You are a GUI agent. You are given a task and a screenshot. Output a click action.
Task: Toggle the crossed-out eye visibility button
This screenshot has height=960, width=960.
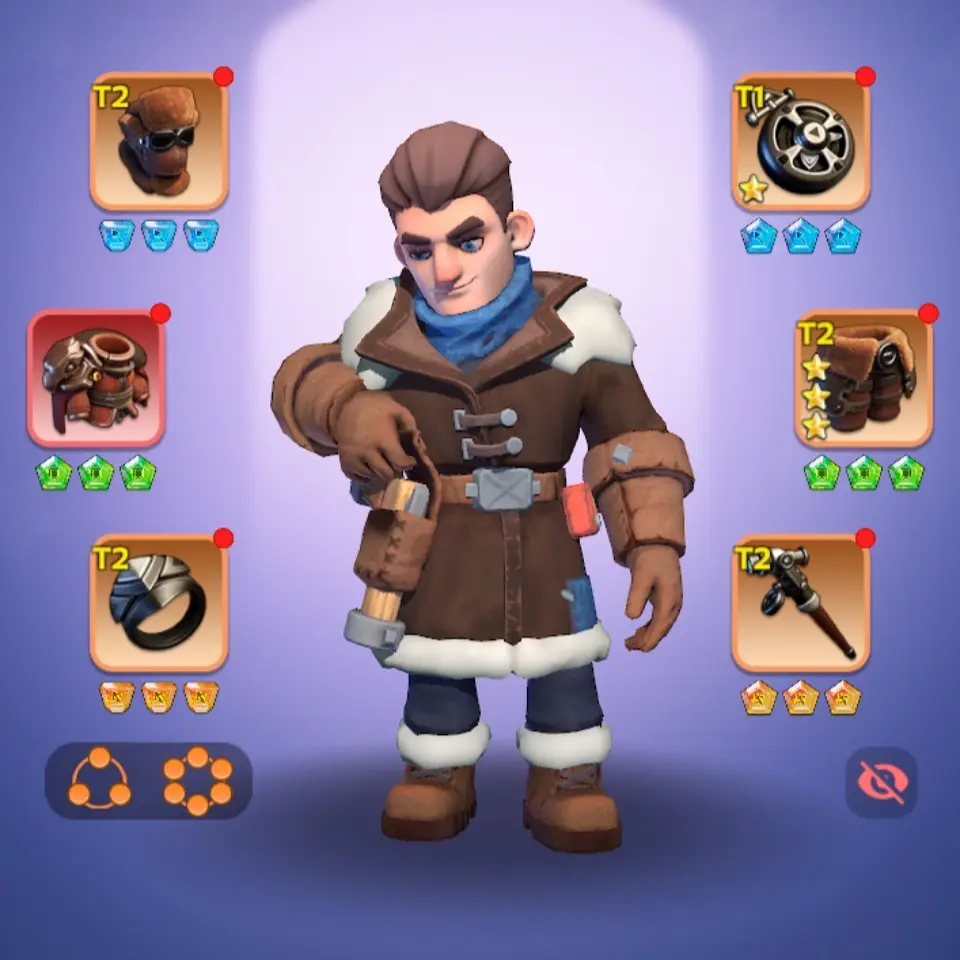point(881,782)
